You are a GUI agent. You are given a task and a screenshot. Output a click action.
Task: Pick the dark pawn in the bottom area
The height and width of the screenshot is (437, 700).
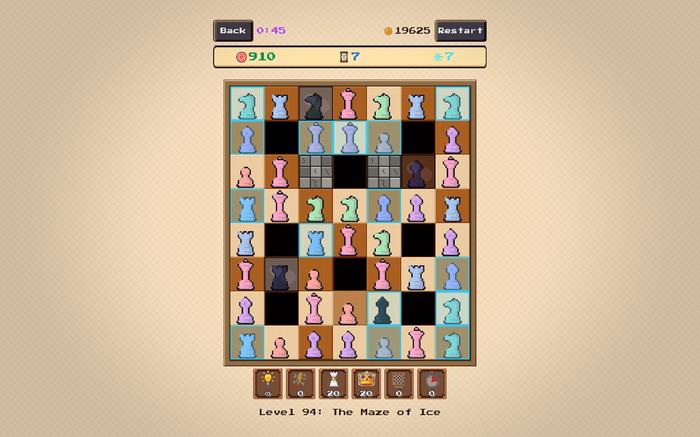coord(383,309)
